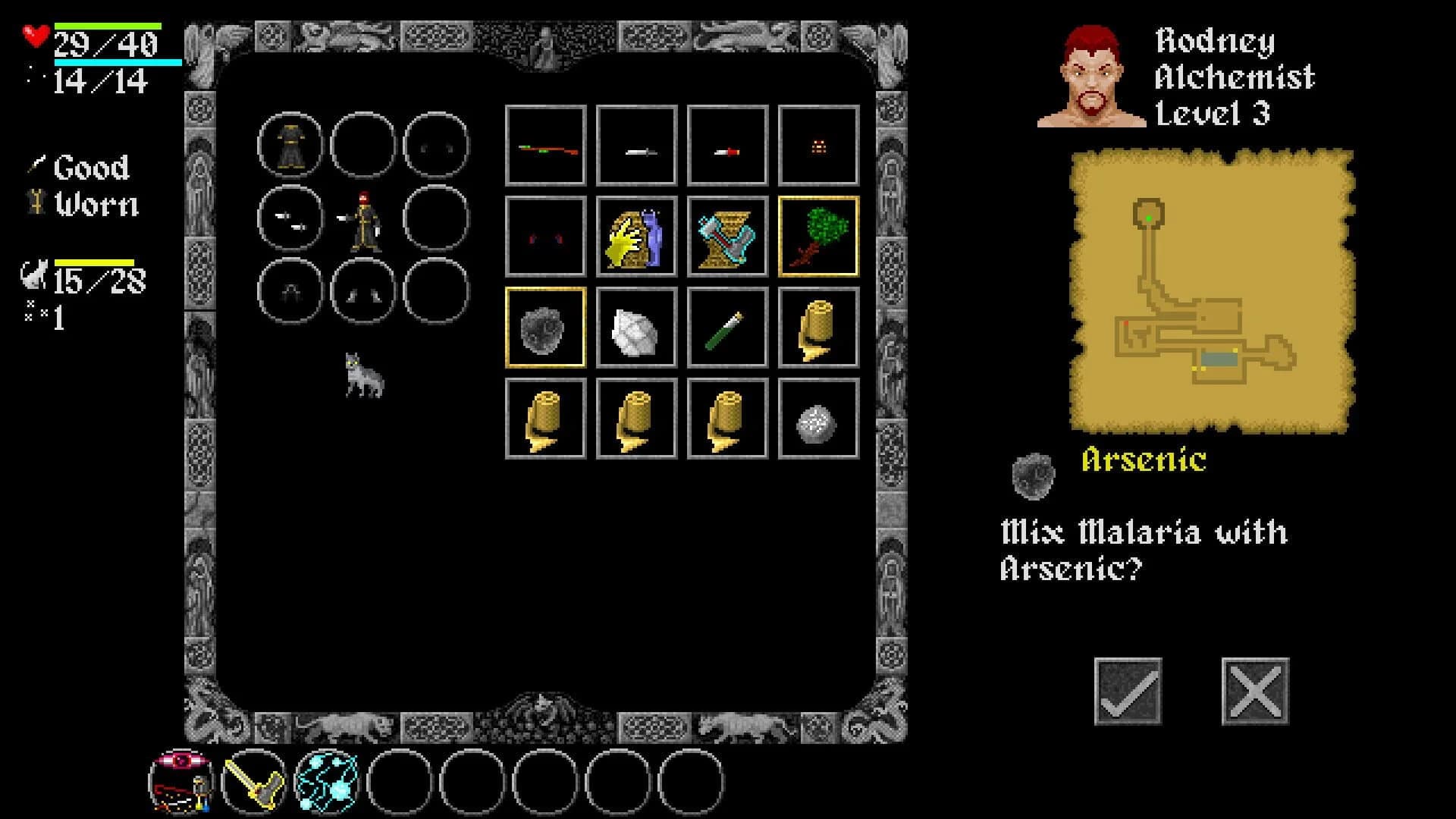
Task: Select the tree branch inventory item
Action: pyautogui.click(x=817, y=236)
